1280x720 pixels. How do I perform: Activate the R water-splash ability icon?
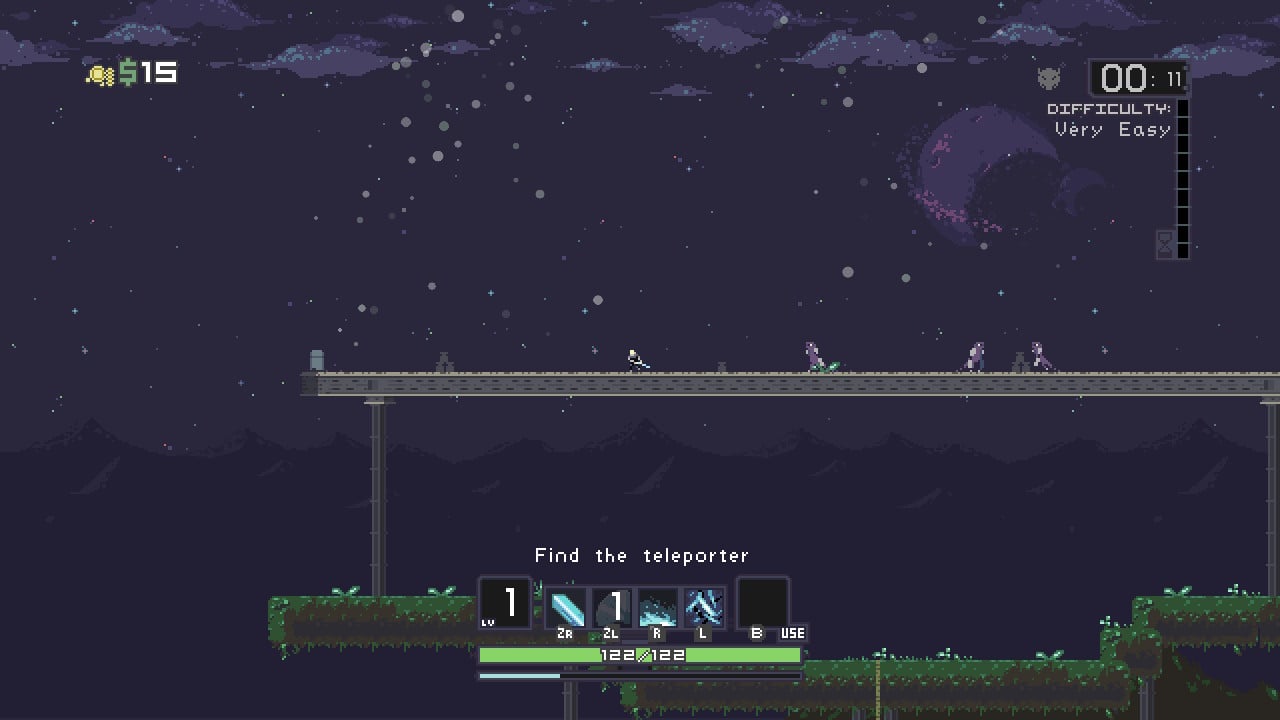pyautogui.click(x=657, y=605)
